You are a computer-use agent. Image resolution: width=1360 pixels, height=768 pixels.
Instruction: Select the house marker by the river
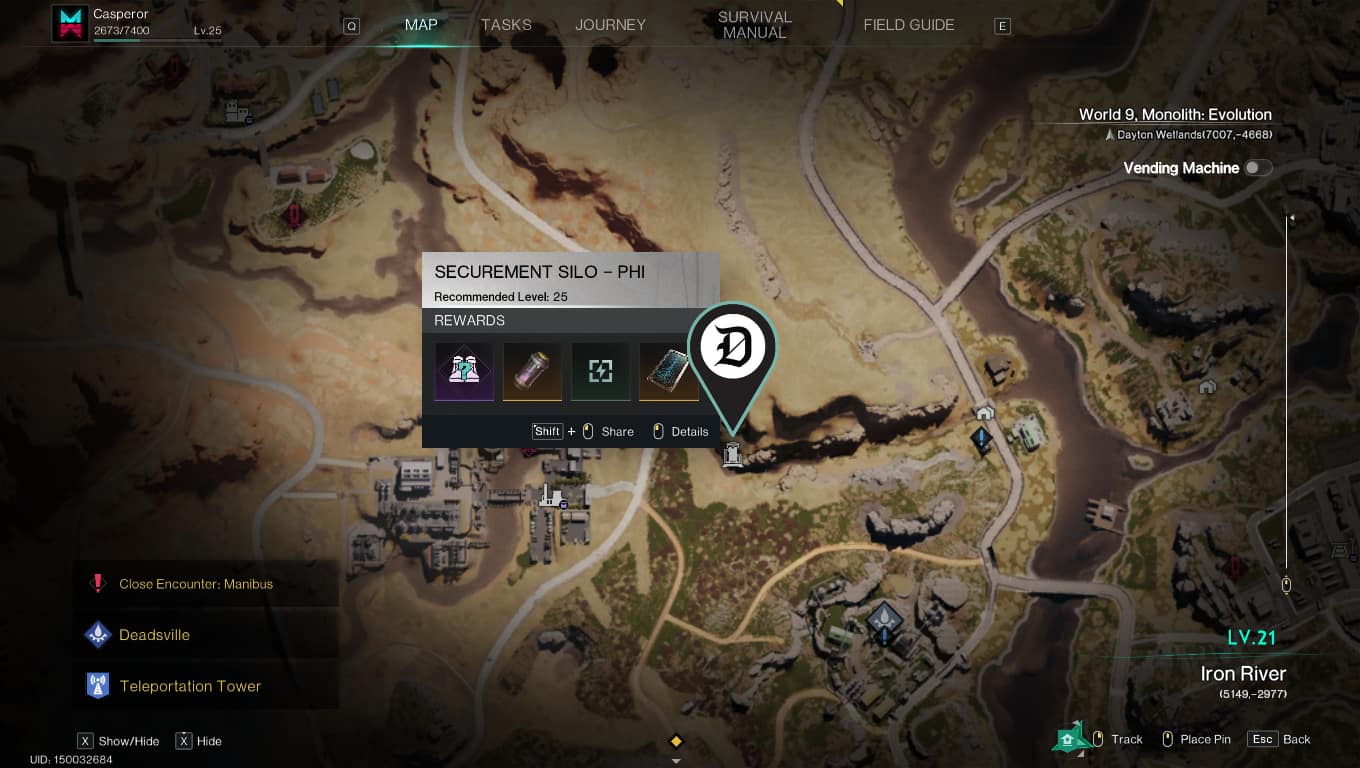pos(985,412)
